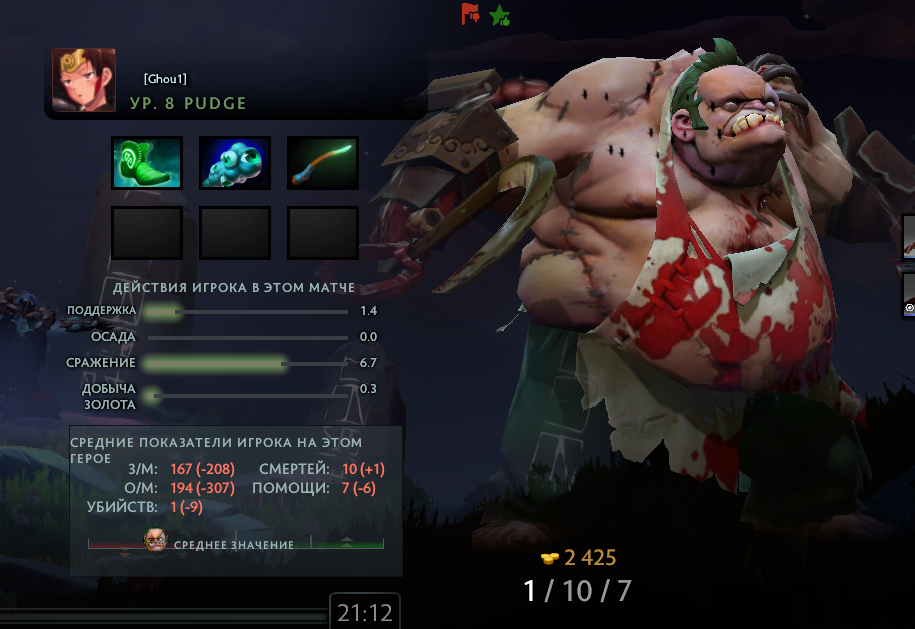The image size is (915, 629).
Task: Select the blue multi-eyed creature item slot
Action: tap(235, 163)
